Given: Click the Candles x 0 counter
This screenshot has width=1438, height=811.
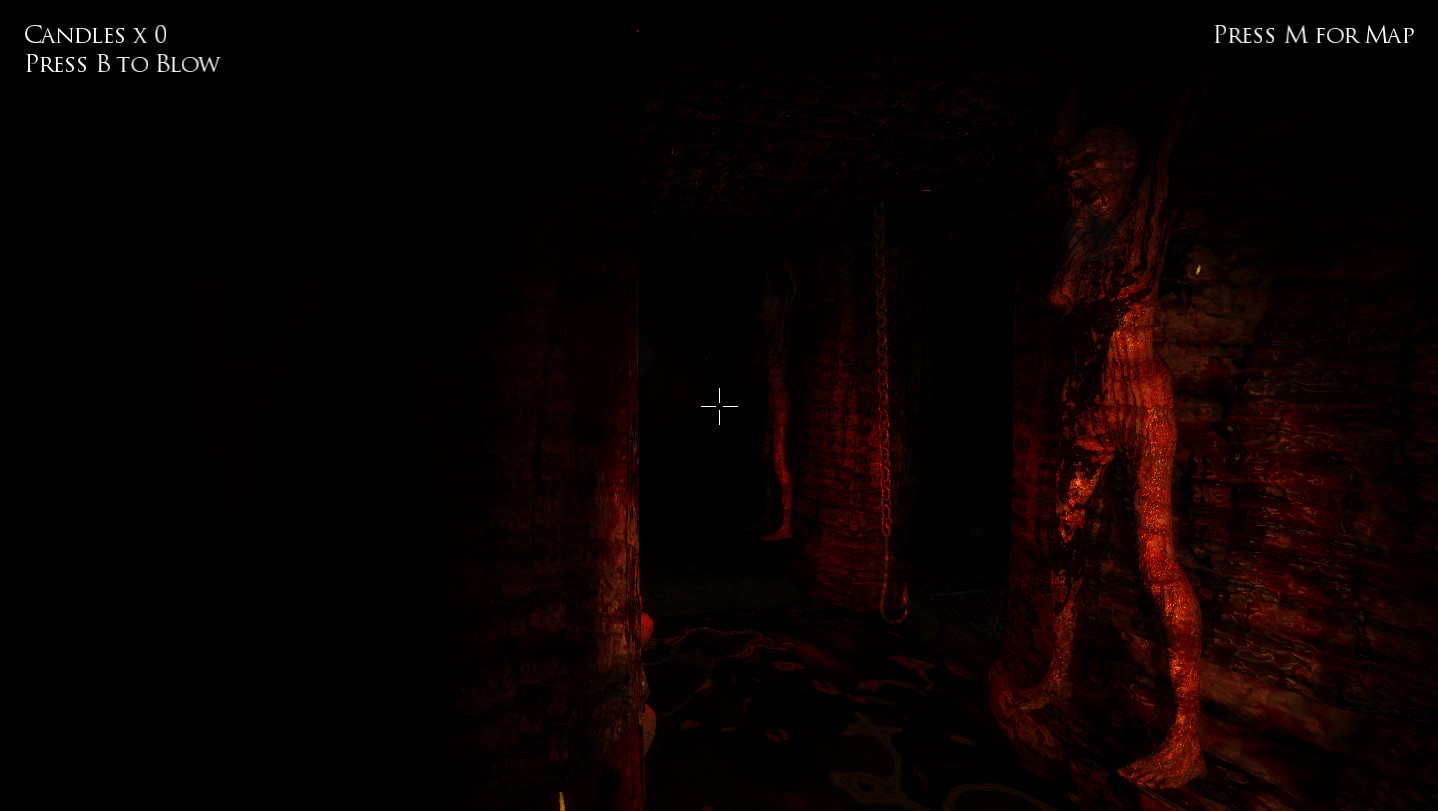Looking at the screenshot, I should coord(95,34).
